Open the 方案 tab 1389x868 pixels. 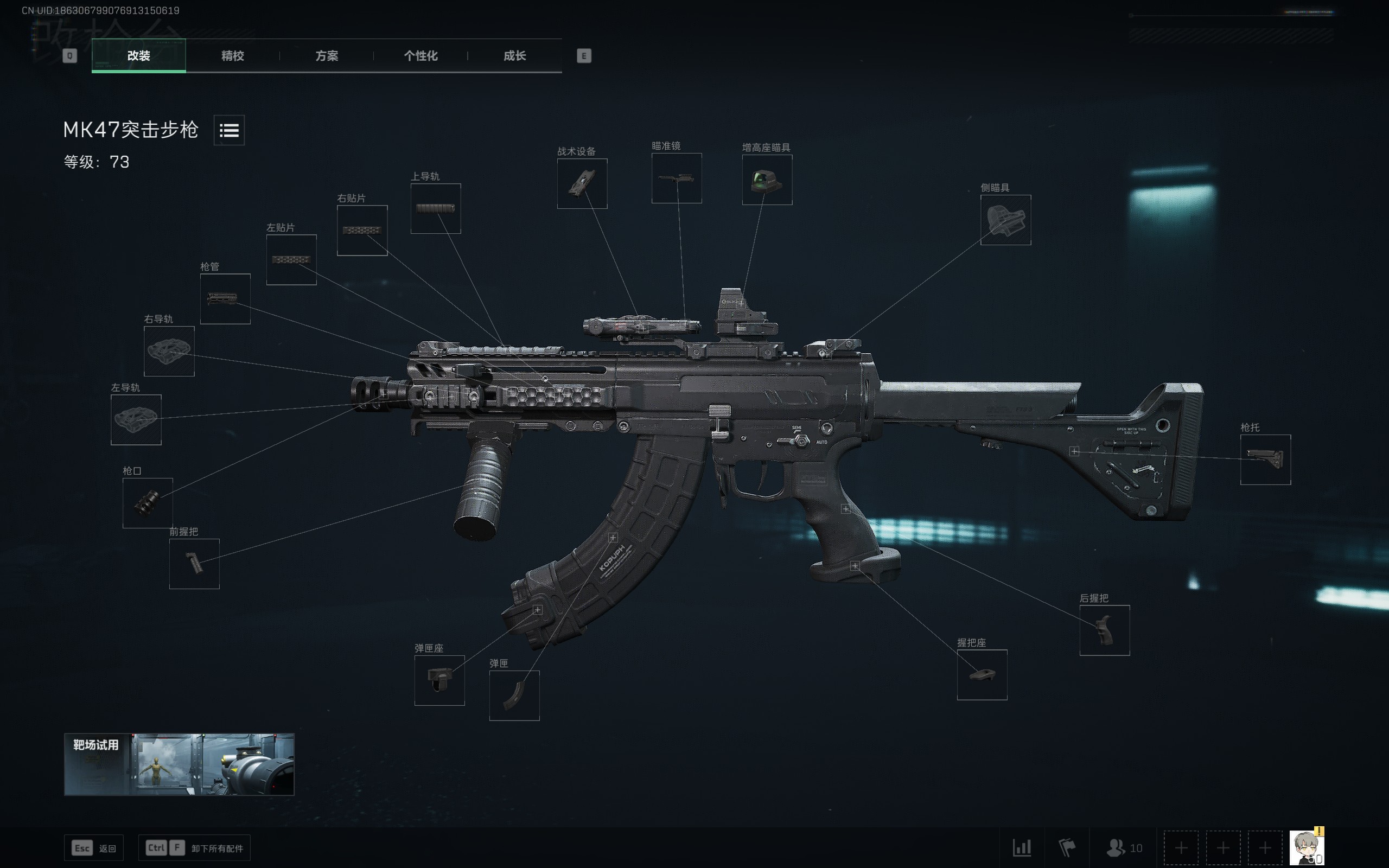coord(327,56)
